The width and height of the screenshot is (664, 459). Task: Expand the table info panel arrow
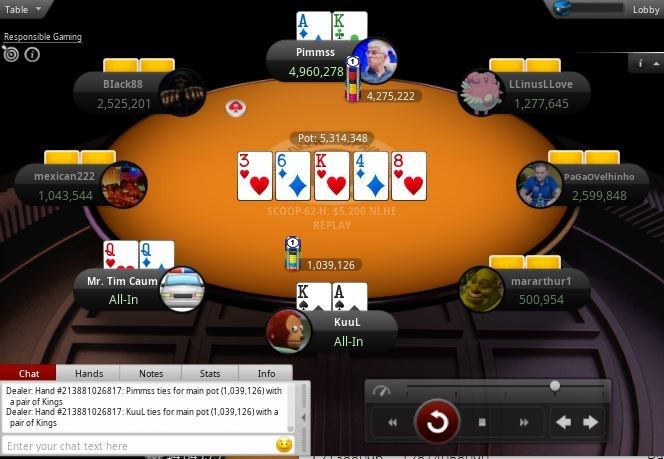point(642,63)
